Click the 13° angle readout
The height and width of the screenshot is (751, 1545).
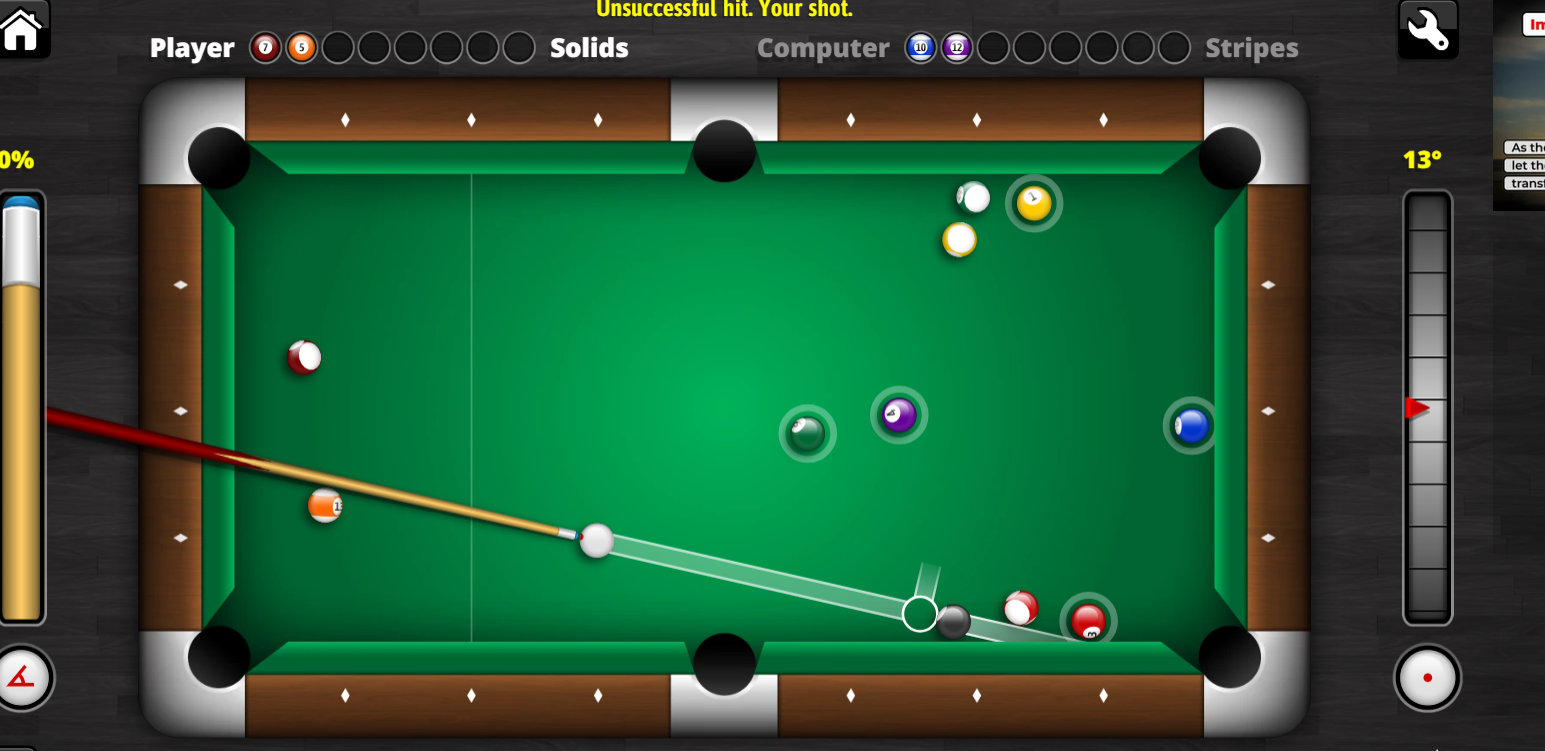coord(1420,160)
